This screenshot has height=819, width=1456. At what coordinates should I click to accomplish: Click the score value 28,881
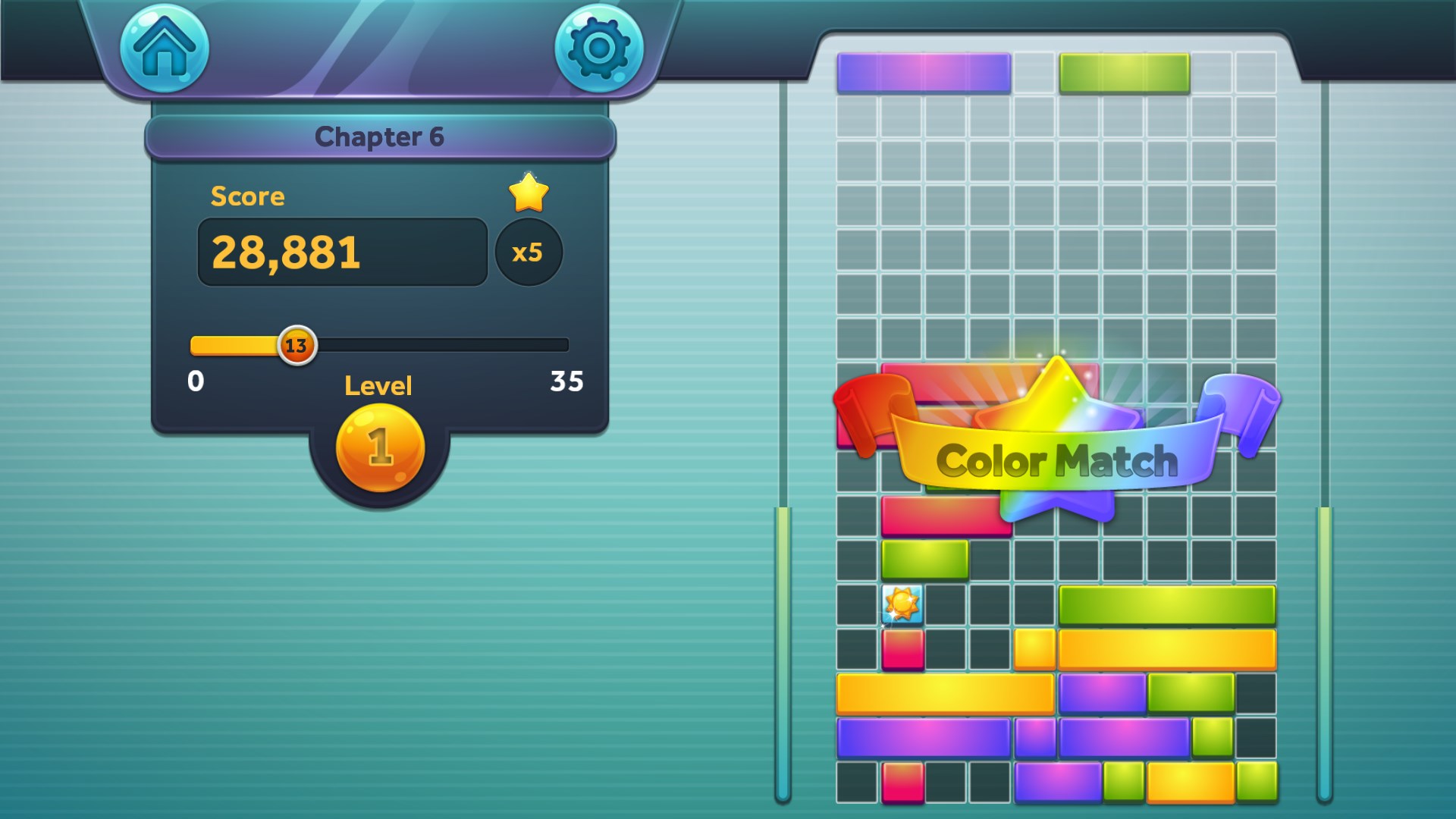pos(288,253)
